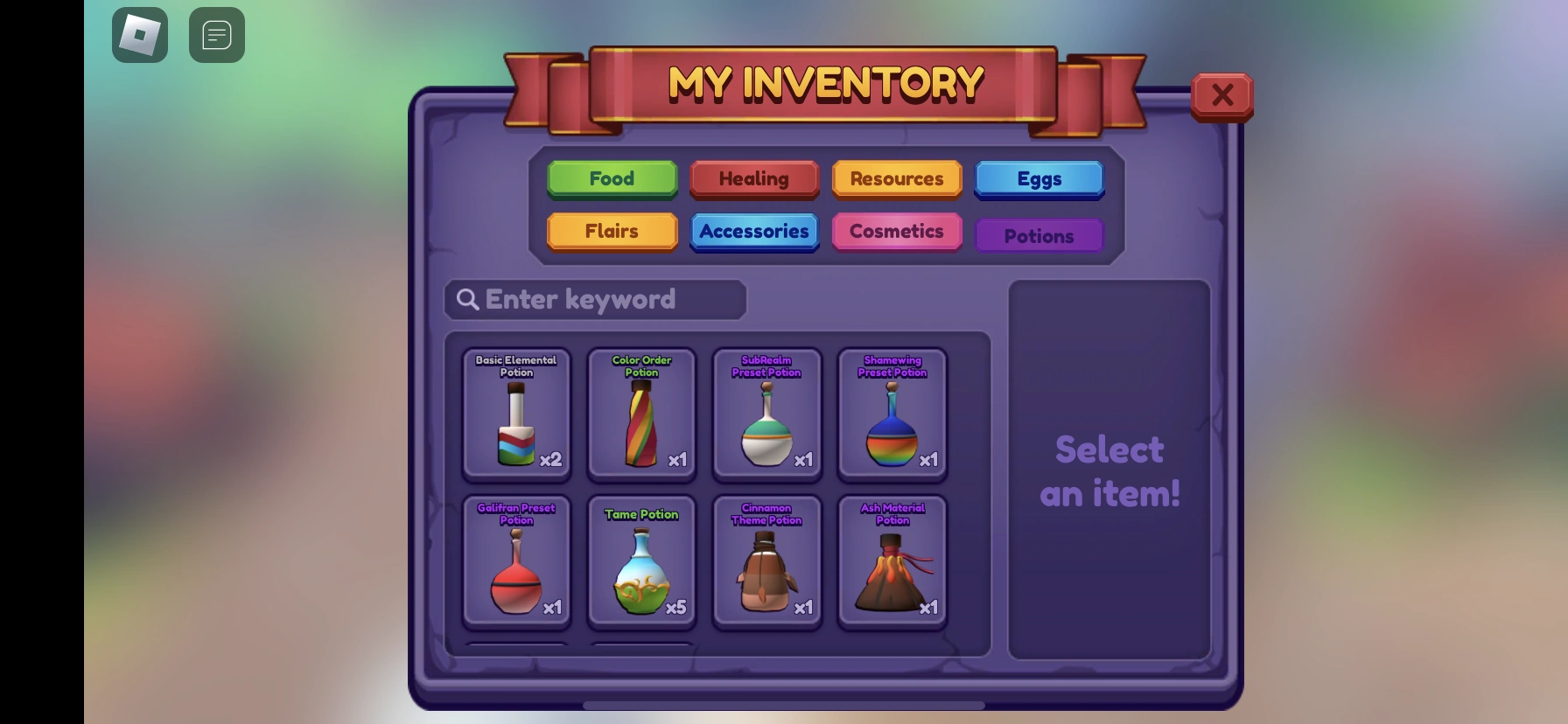Close the My Inventory window
The width and height of the screenshot is (1568, 724).
tap(1222, 95)
